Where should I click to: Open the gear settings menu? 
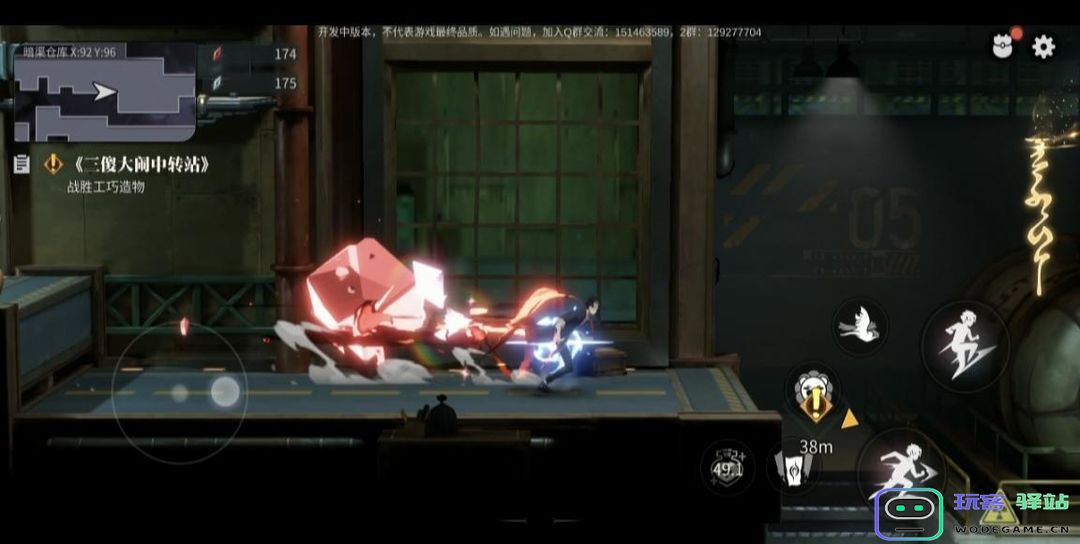[x=1043, y=47]
